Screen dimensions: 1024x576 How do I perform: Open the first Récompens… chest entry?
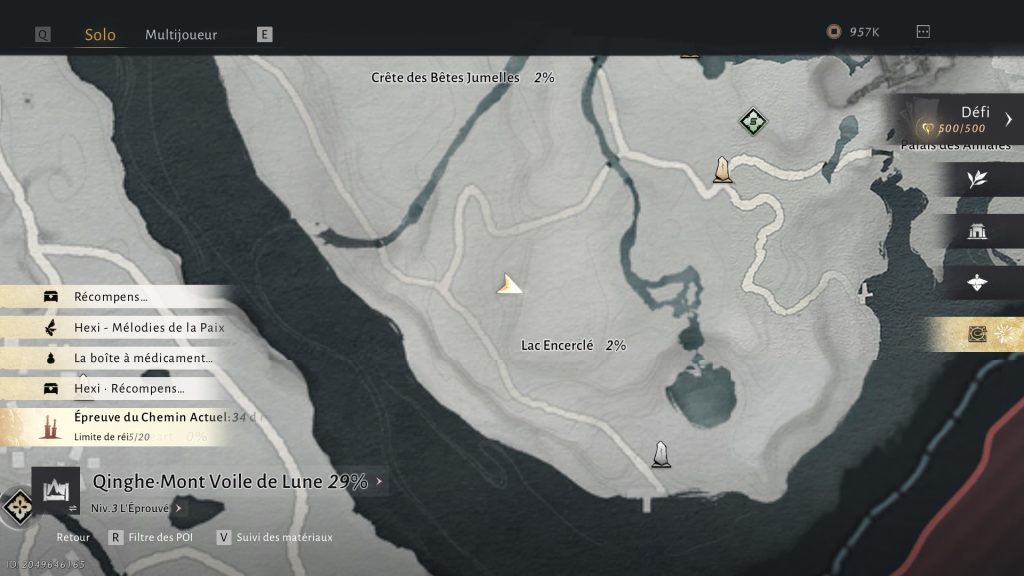[110, 297]
